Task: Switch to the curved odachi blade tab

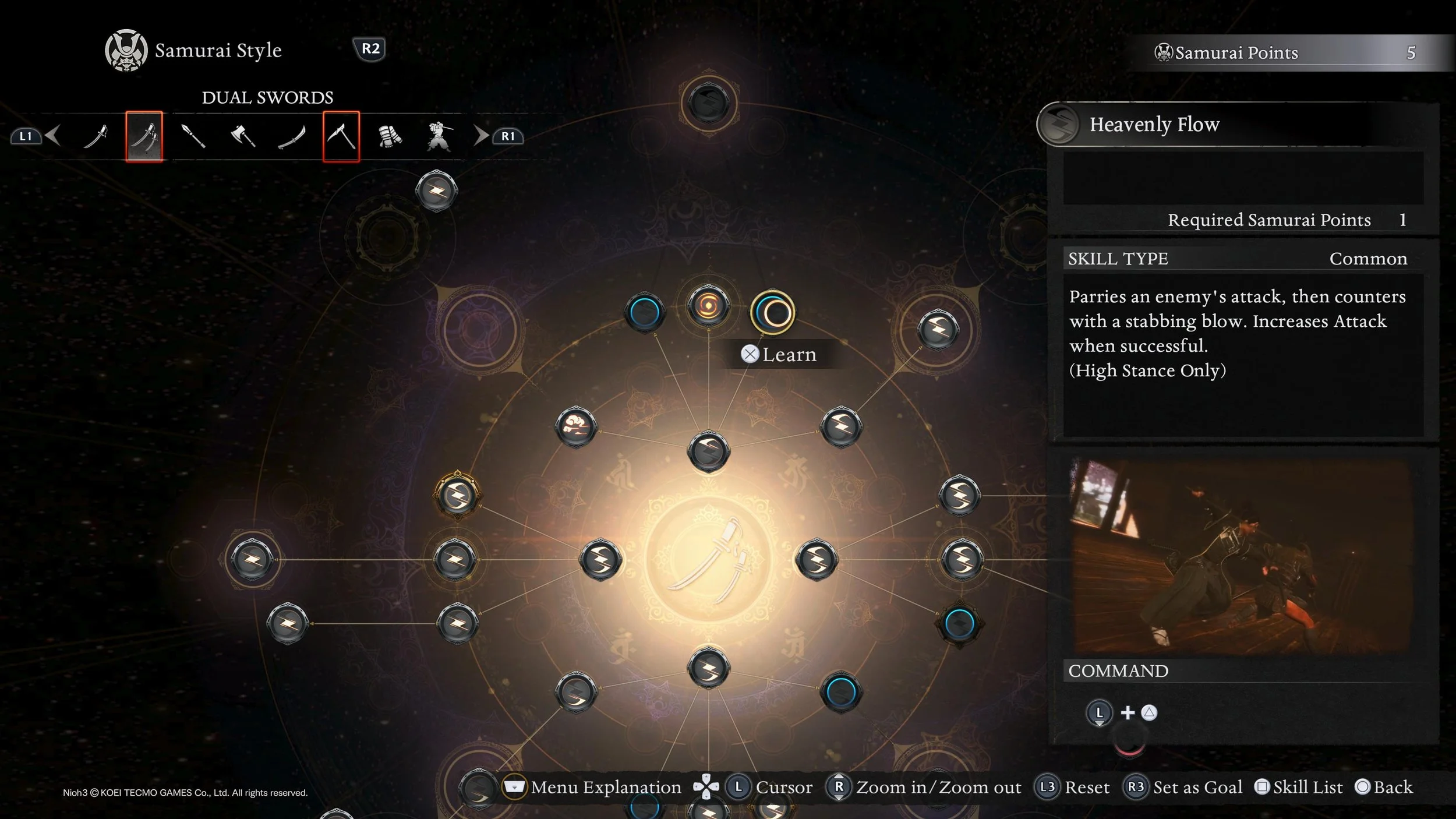Action: (292, 137)
